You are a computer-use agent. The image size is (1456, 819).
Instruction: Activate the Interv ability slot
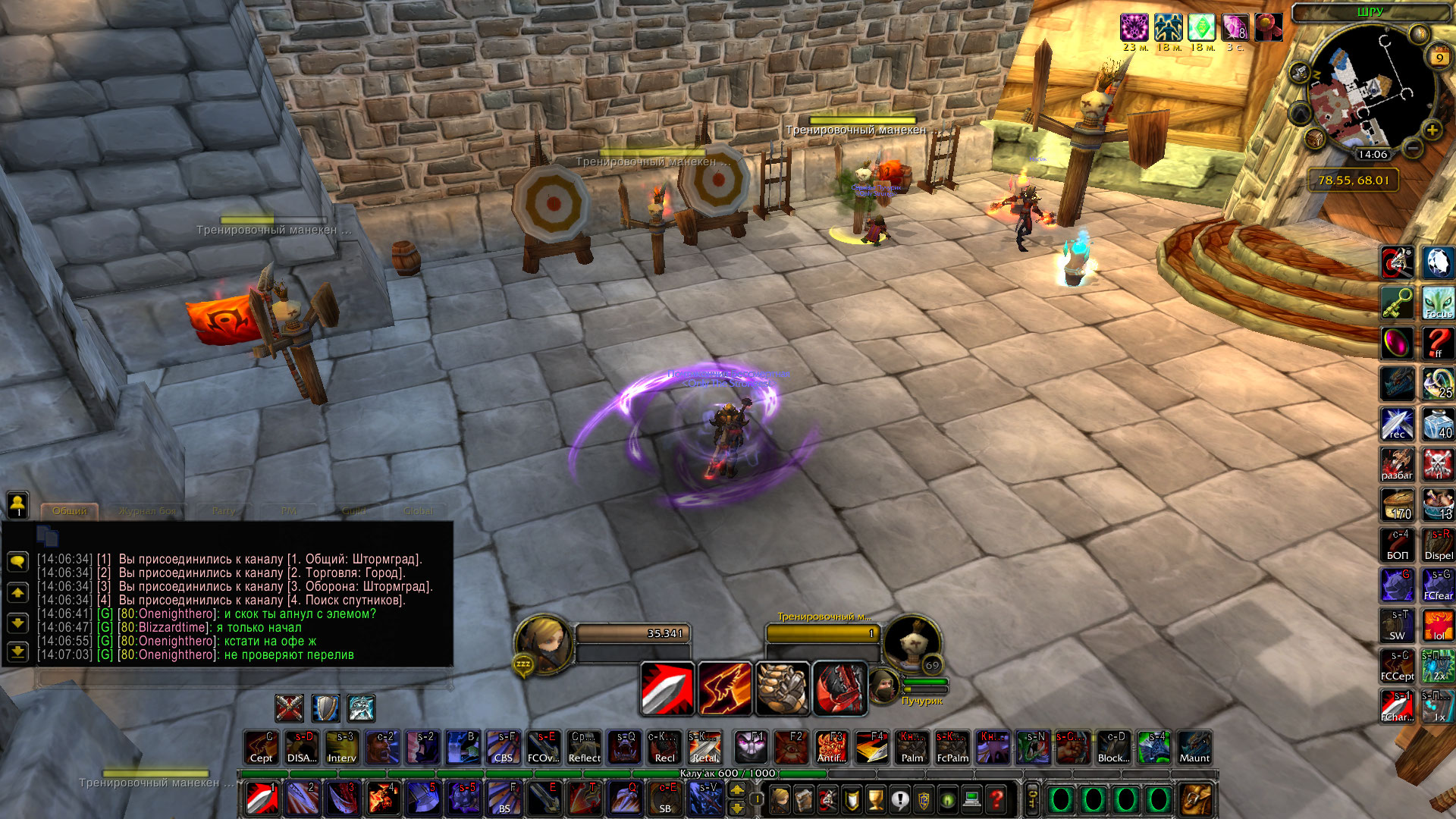pos(341,748)
